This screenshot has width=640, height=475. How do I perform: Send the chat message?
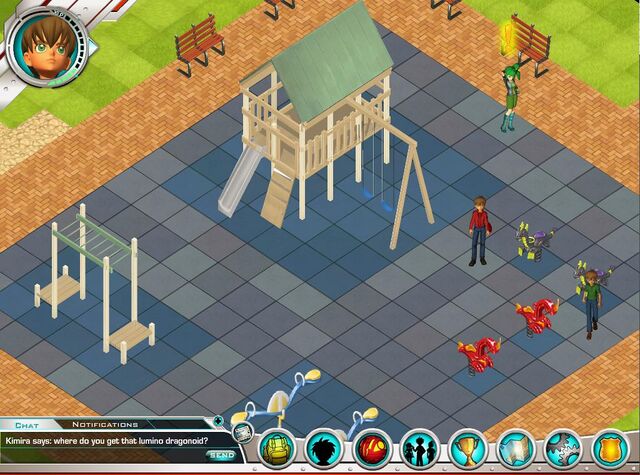click(x=221, y=455)
